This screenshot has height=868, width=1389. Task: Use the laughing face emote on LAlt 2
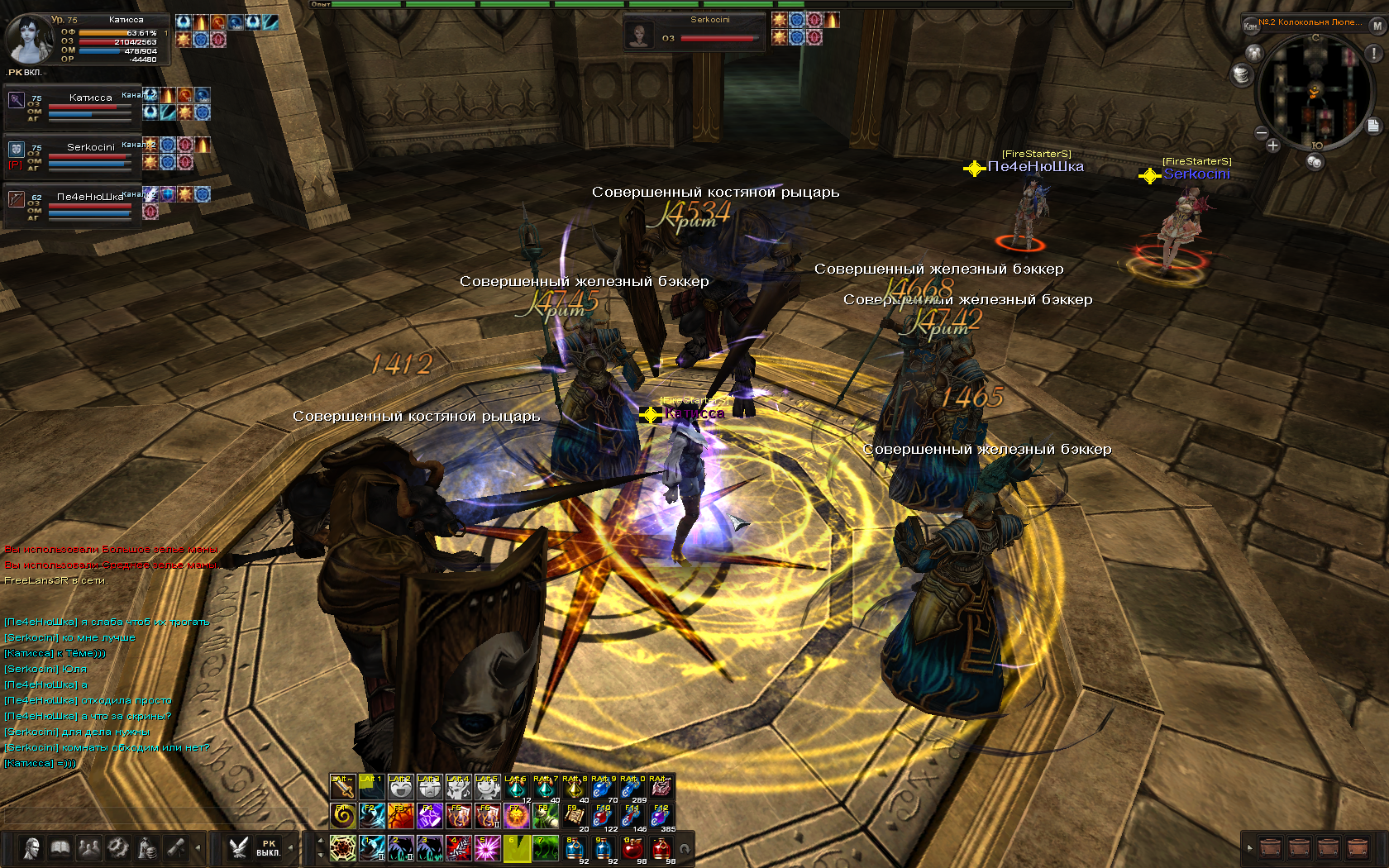point(400,788)
